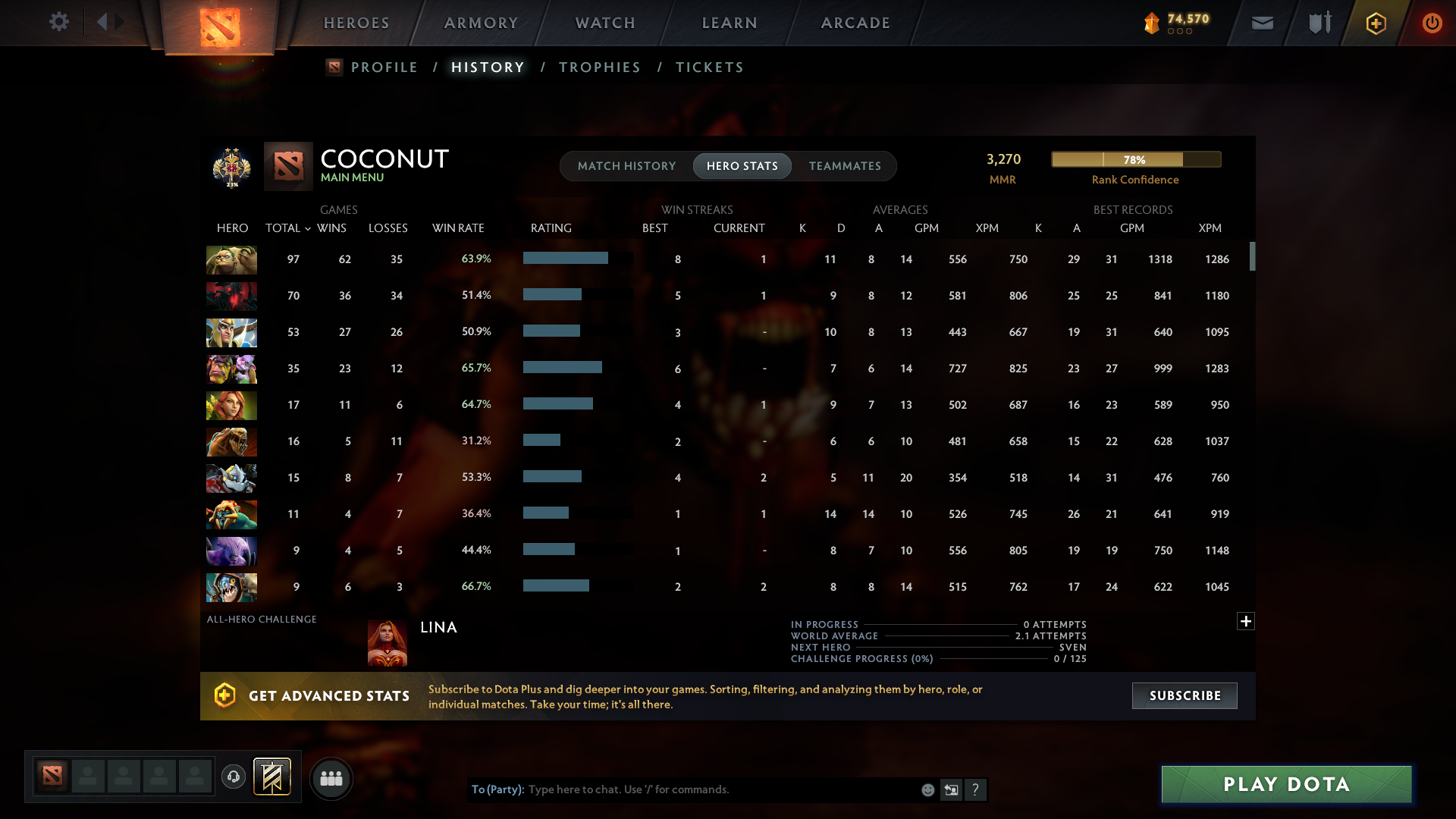Viewport: 1456px width, 819px height.
Task: Click the SUBSCRIBE button
Action: (x=1184, y=695)
